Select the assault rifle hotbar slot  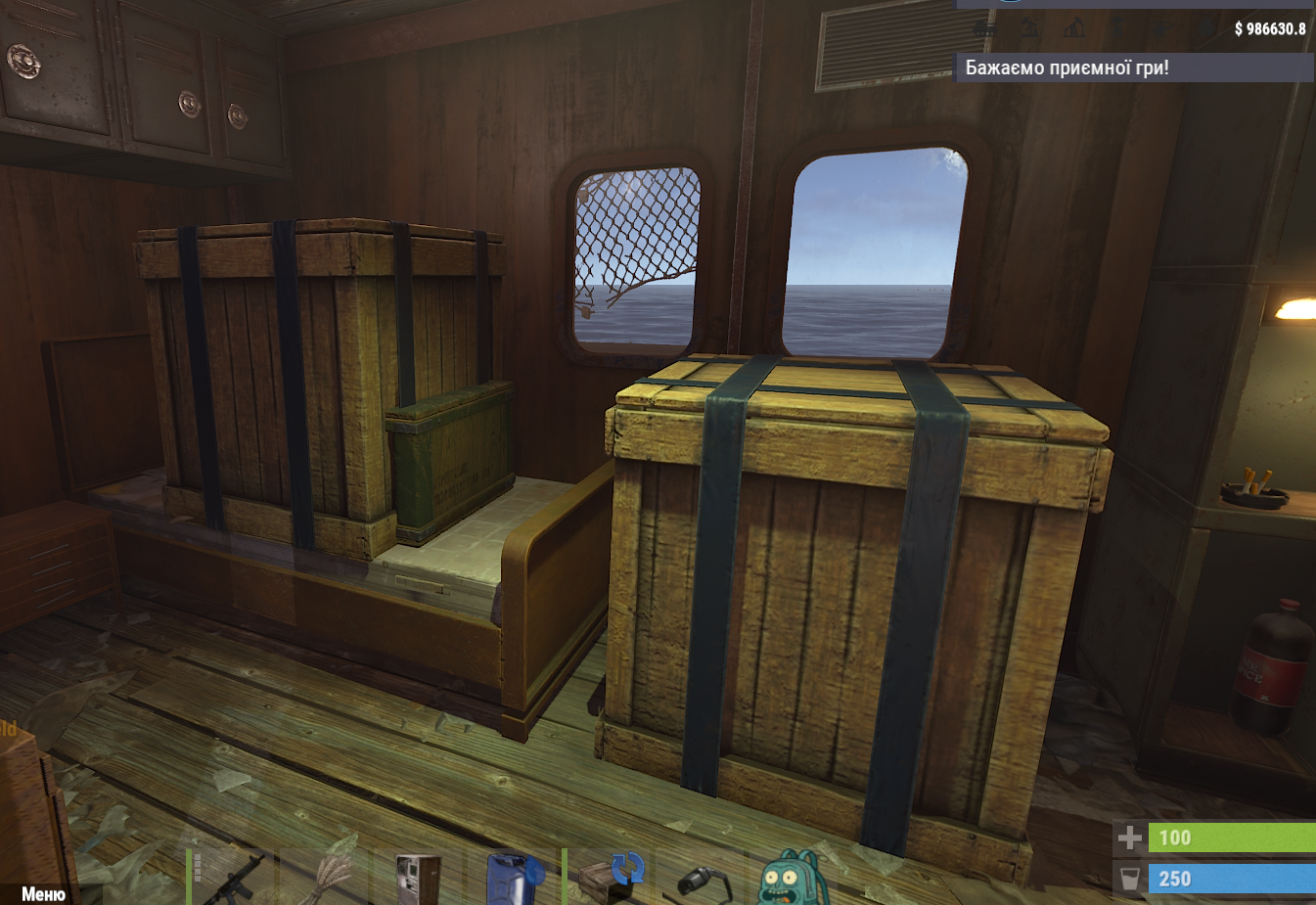click(233, 877)
